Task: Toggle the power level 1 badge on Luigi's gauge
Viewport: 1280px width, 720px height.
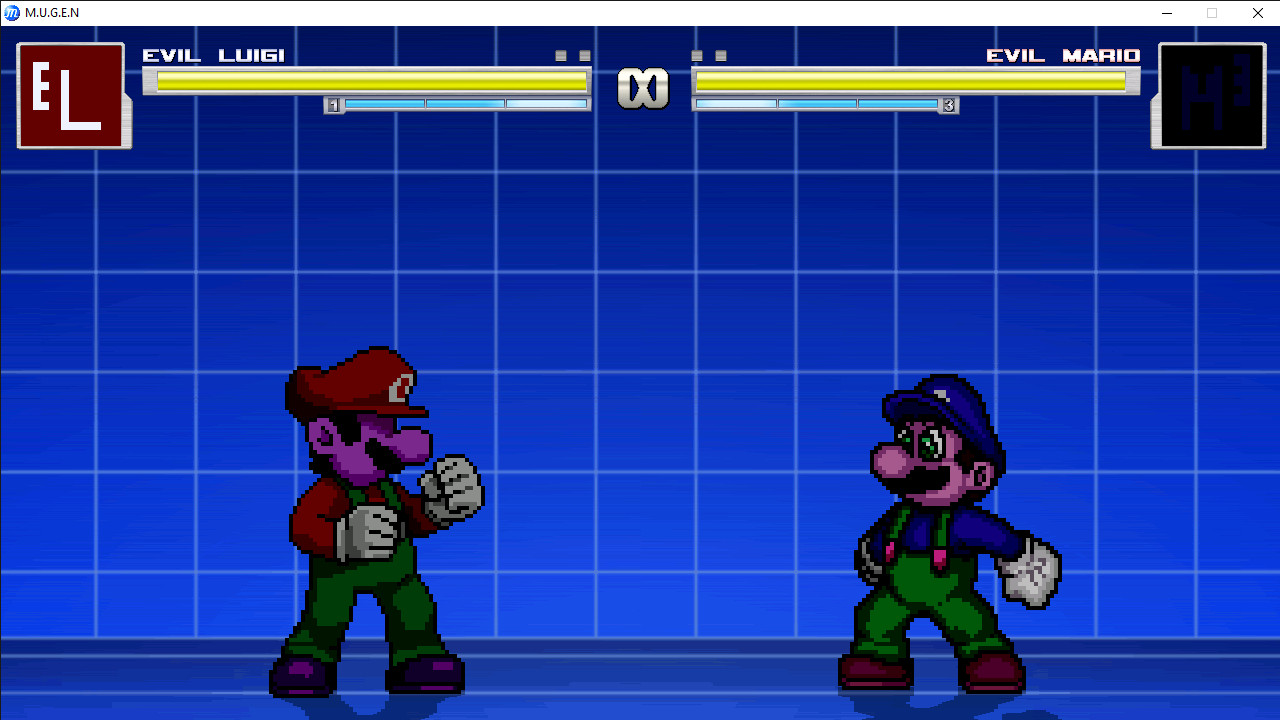Action: click(x=333, y=104)
